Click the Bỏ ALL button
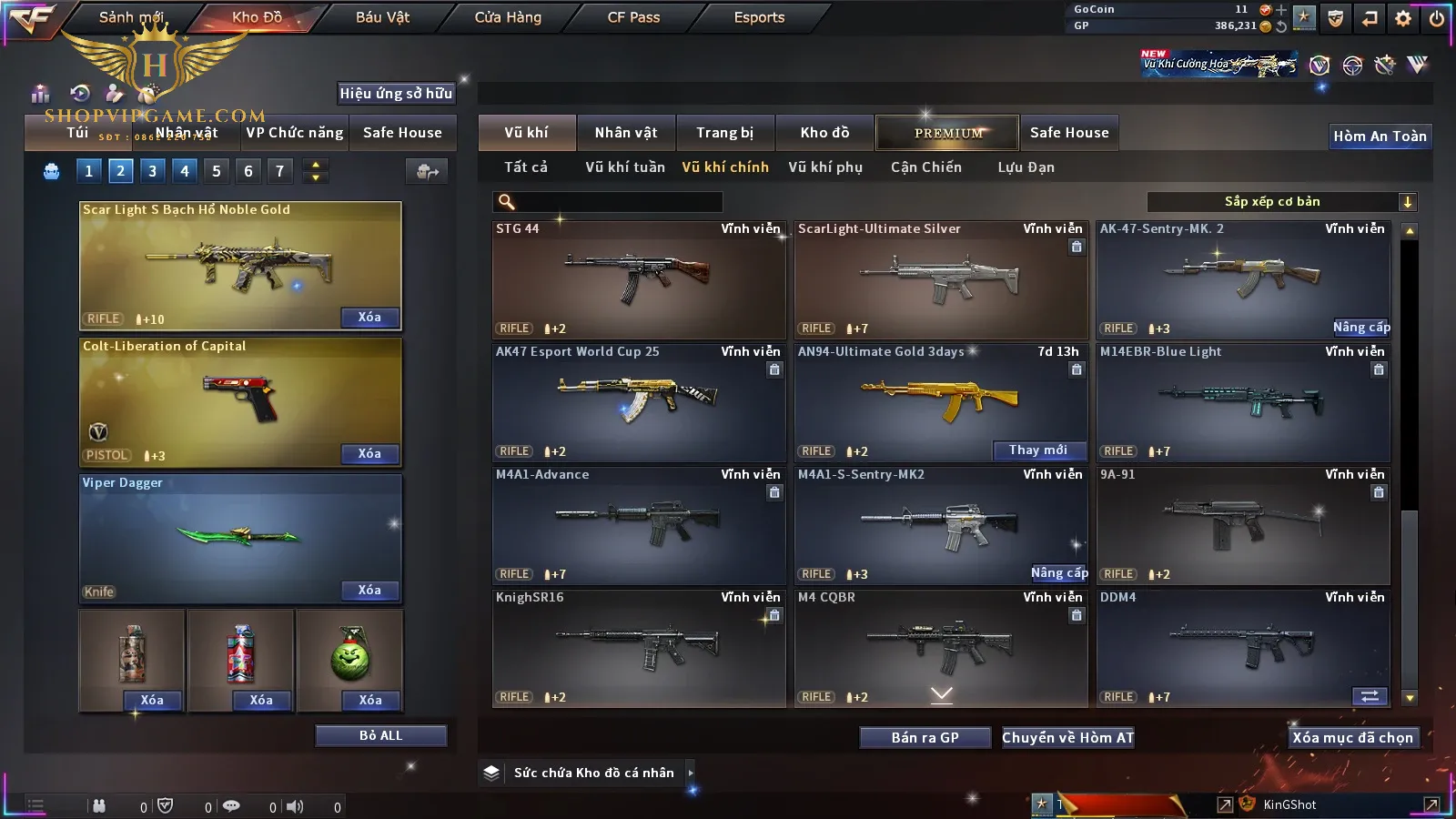The height and width of the screenshot is (819, 1456). [x=380, y=735]
